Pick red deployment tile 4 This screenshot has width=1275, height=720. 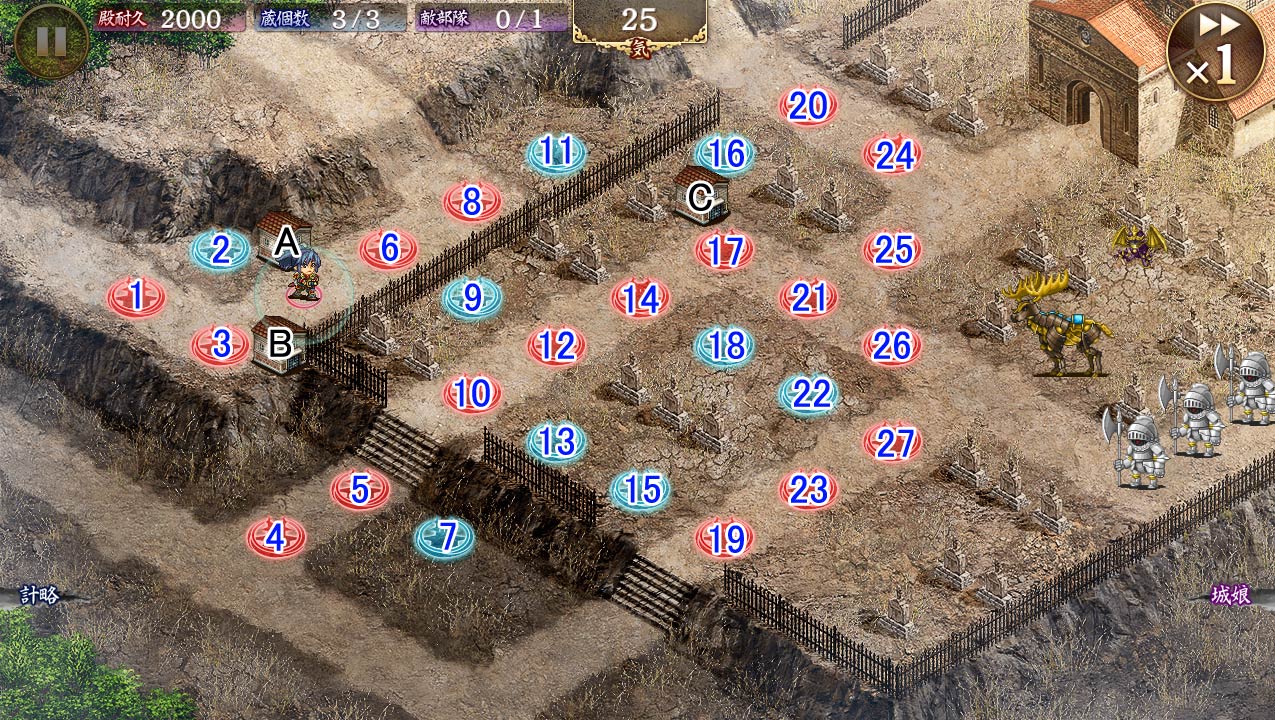click(277, 538)
